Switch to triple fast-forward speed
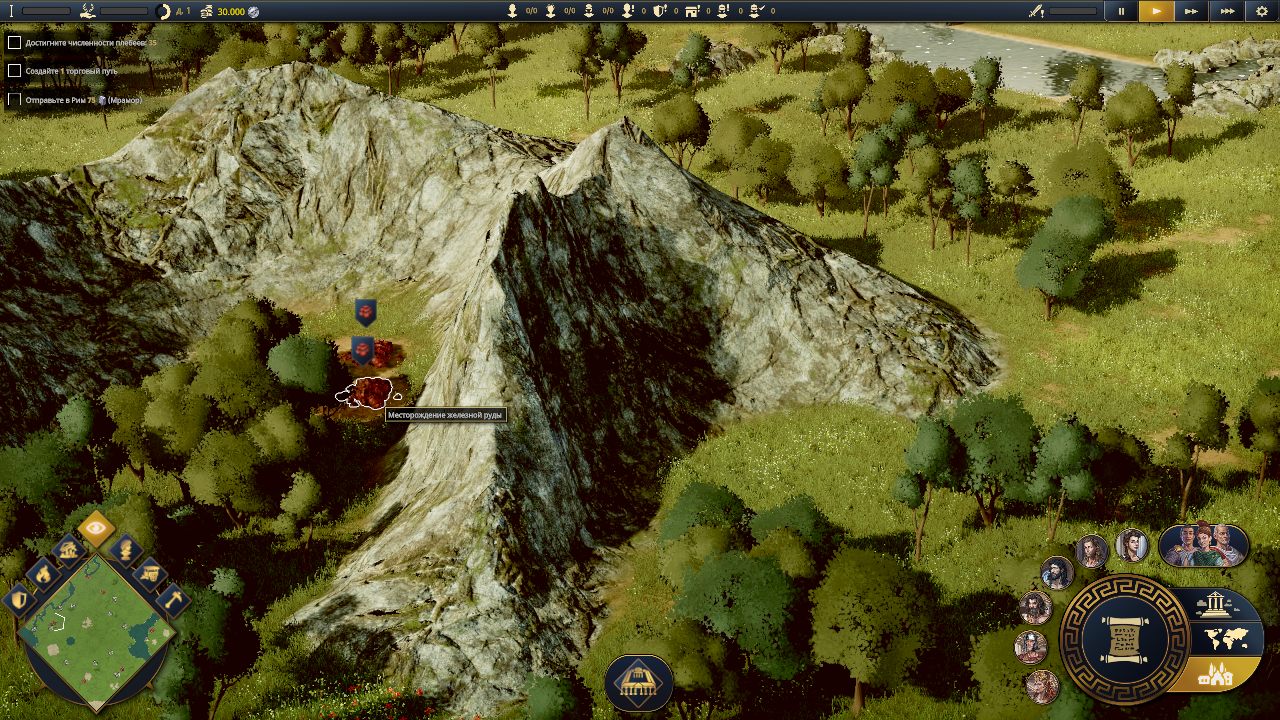Screen dimensions: 1280x720 click(1226, 11)
